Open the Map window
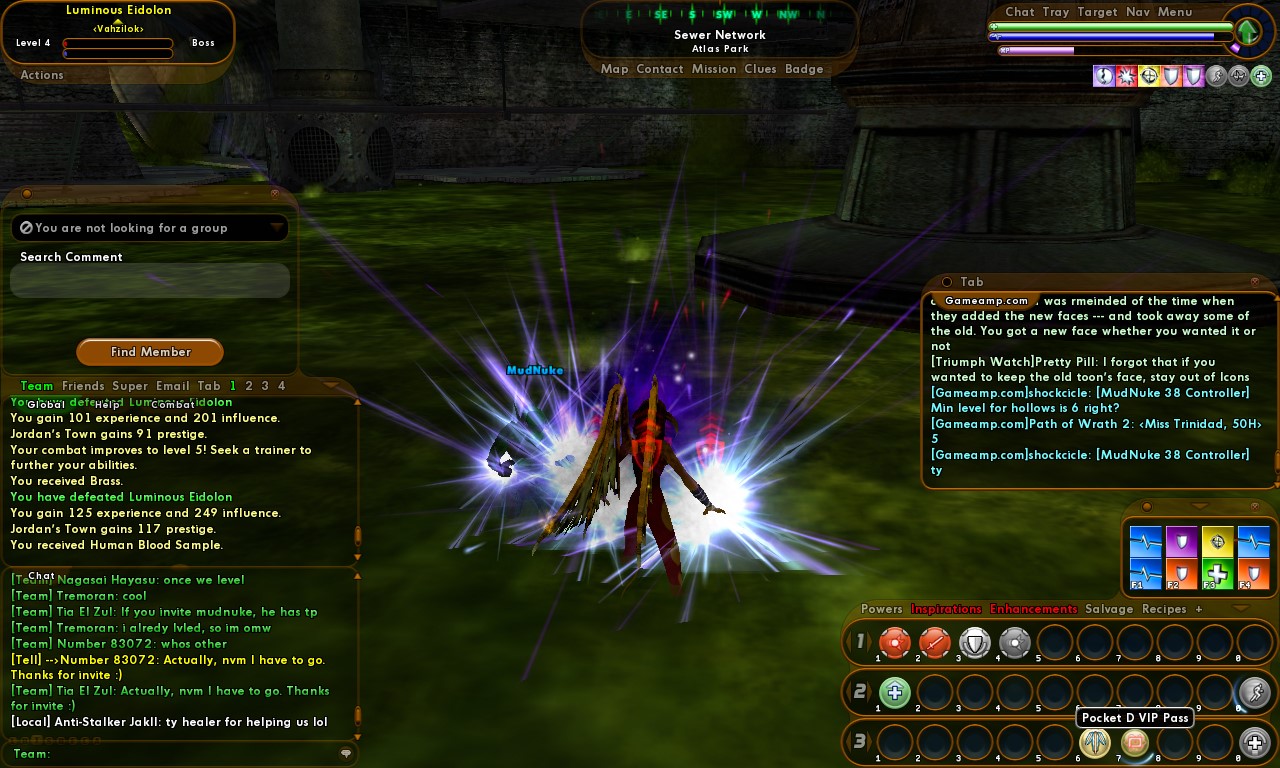Viewport: 1280px width, 768px height. point(614,69)
